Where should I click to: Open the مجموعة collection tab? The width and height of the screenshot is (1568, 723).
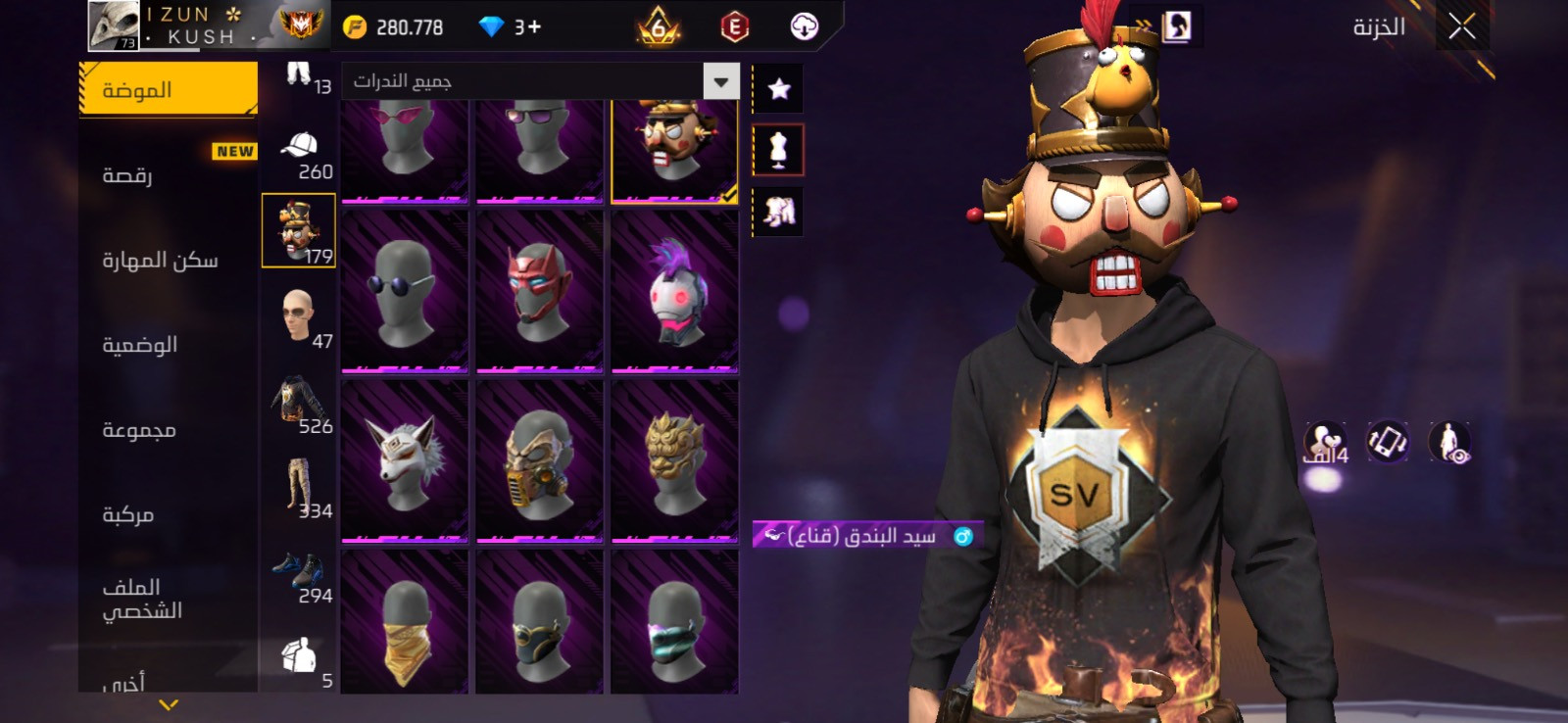pyautogui.click(x=139, y=430)
